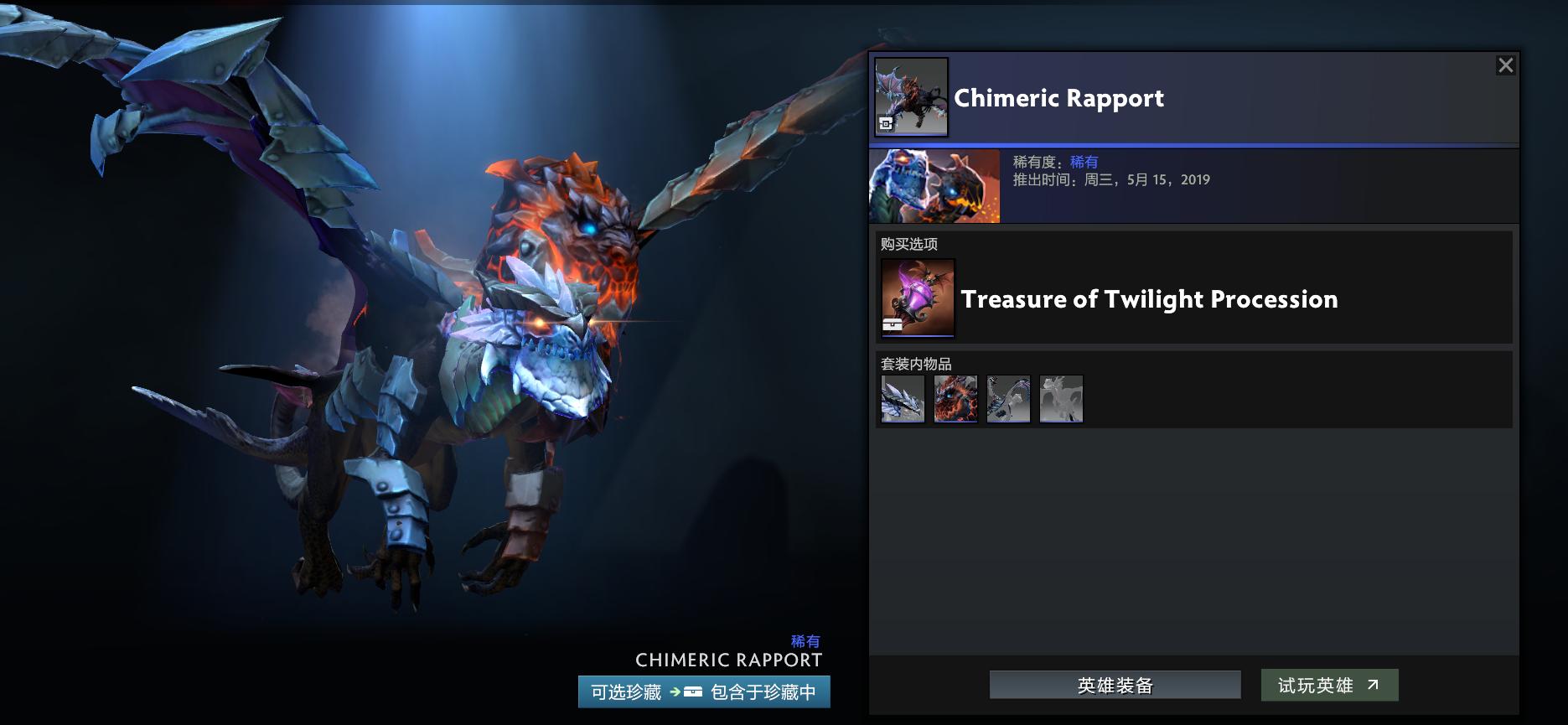Select the crystalline dragon head item icon
The width and height of the screenshot is (1568, 725).
point(902,399)
